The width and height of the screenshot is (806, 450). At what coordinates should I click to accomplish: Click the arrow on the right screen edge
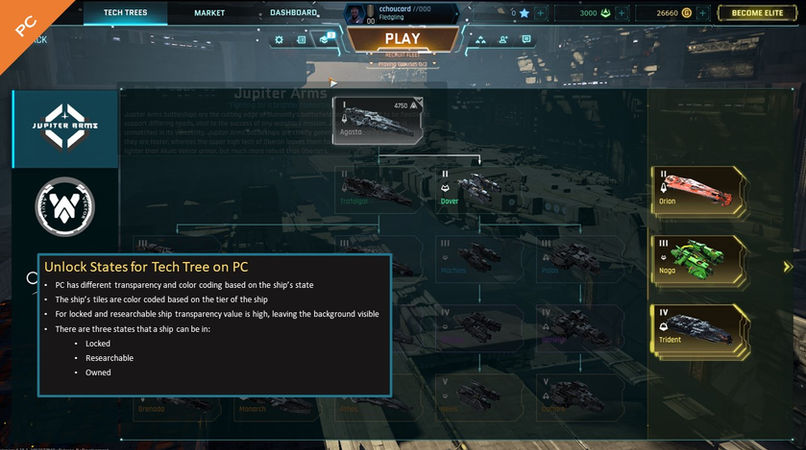point(788,267)
